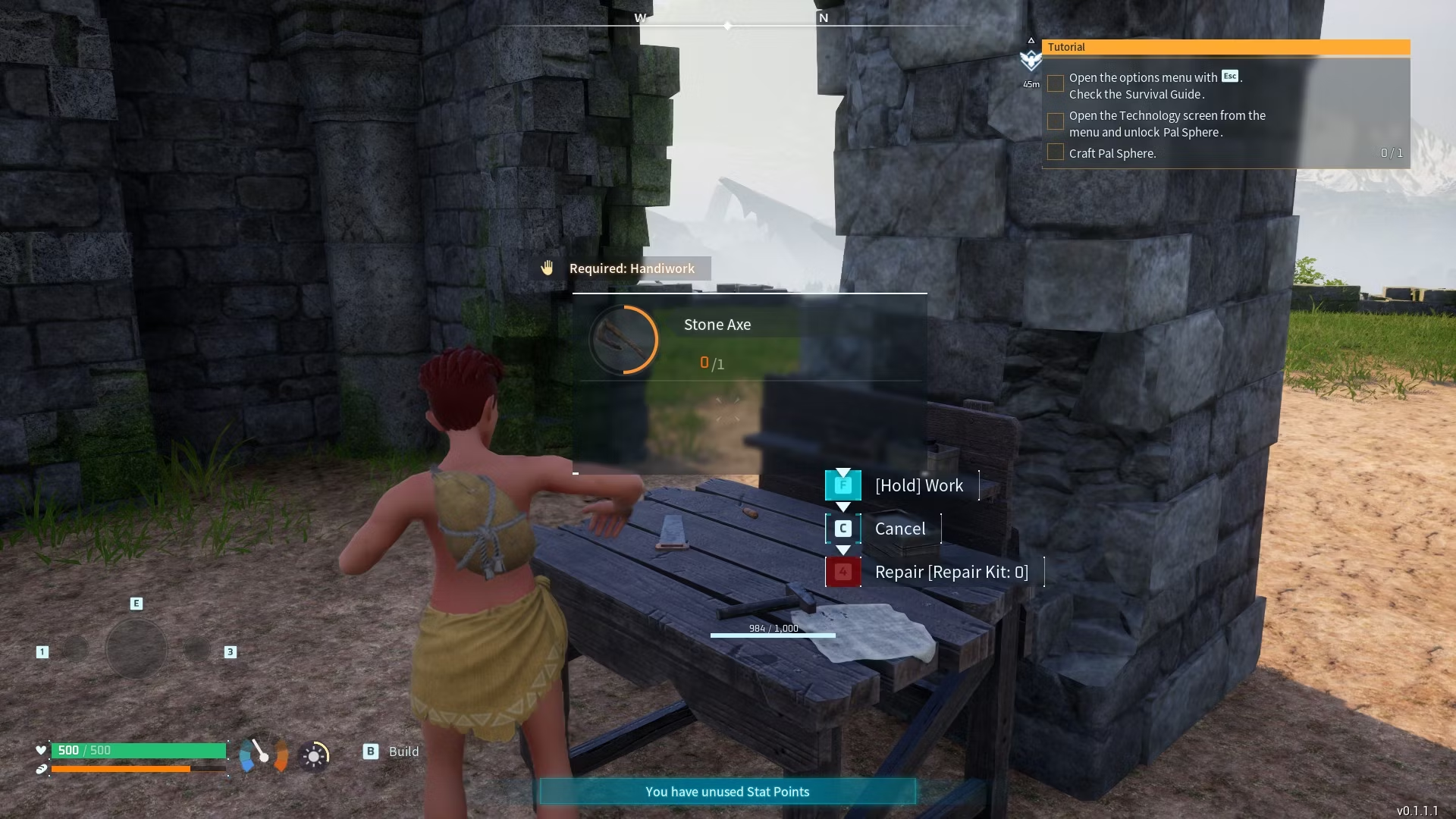
Task: Click the day-night time dial icon
Action: tap(314, 756)
